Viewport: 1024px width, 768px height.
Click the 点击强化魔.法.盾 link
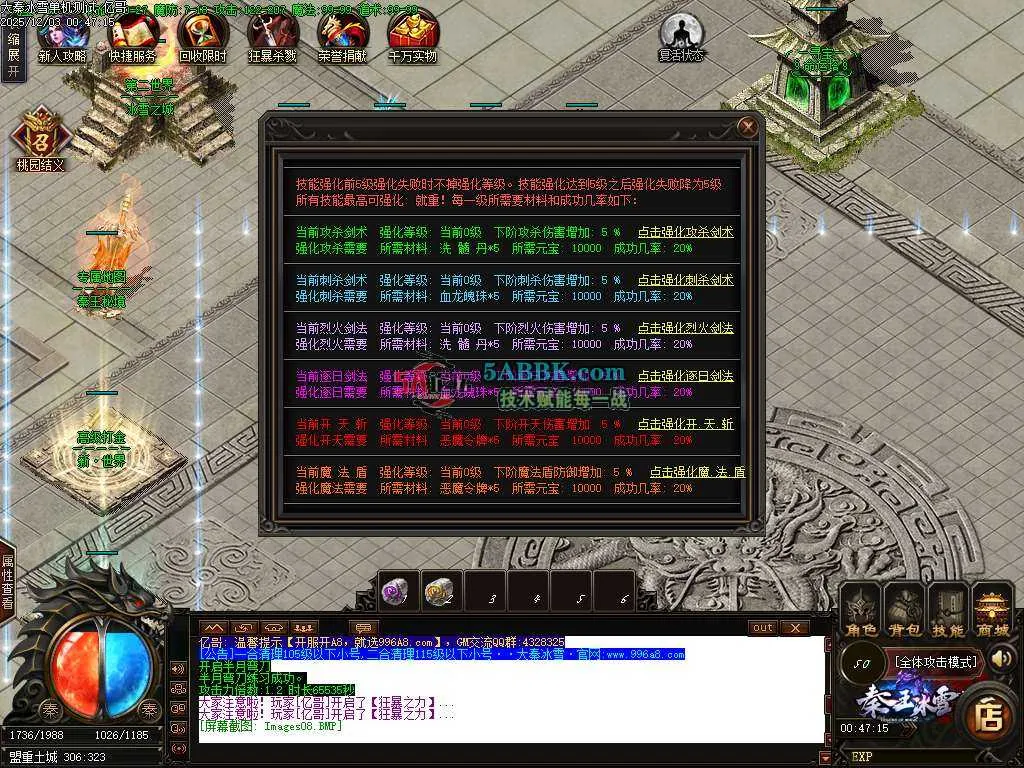tap(697, 472)
